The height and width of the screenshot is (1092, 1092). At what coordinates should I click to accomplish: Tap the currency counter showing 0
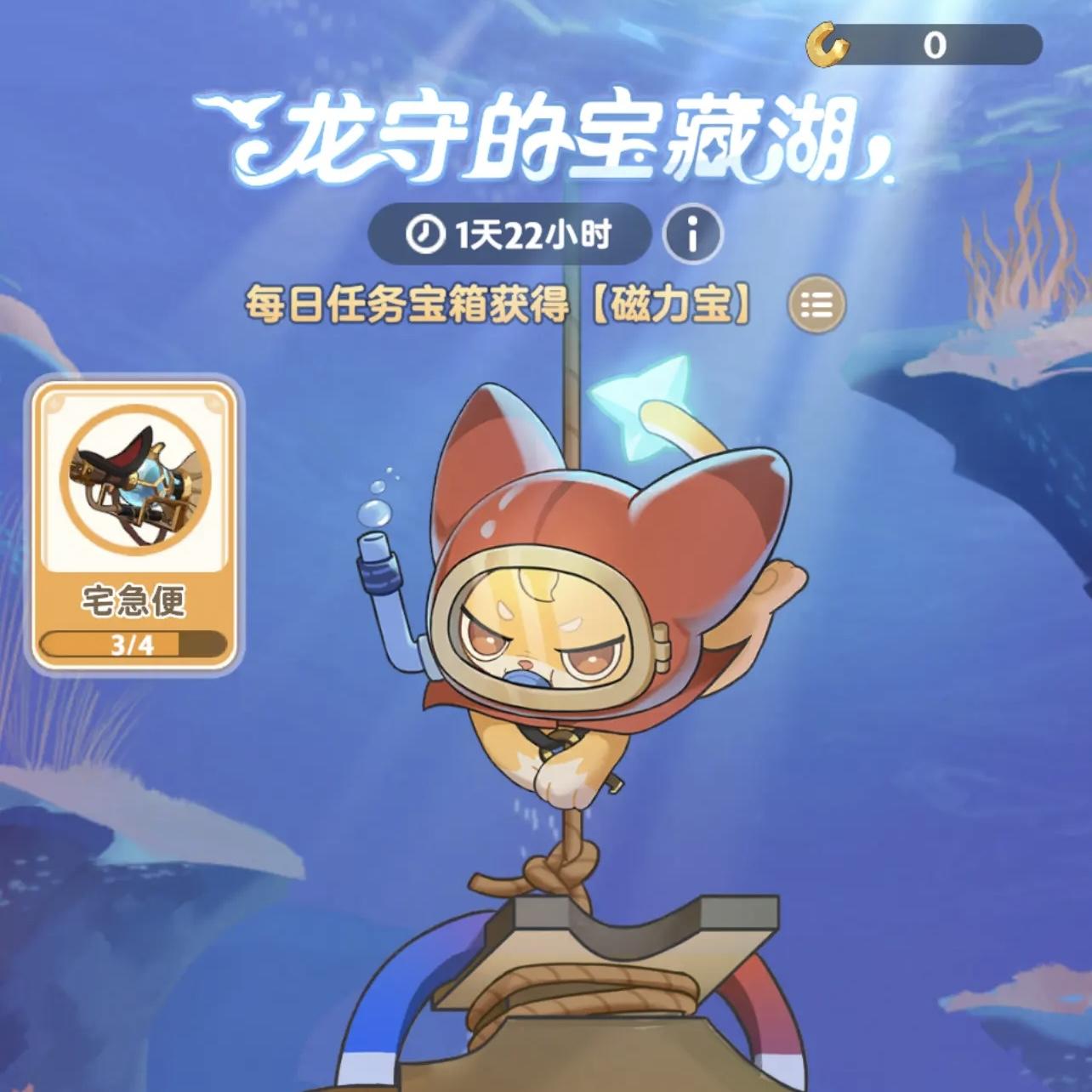click(930, 48)
